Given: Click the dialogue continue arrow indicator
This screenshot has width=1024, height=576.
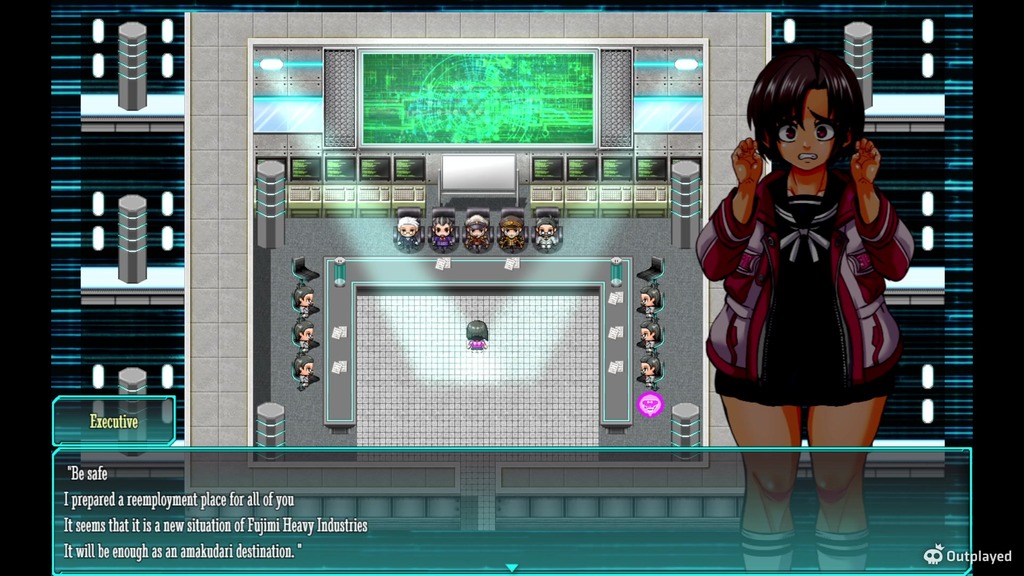Looking at the screenshot, I should [512, 568].
